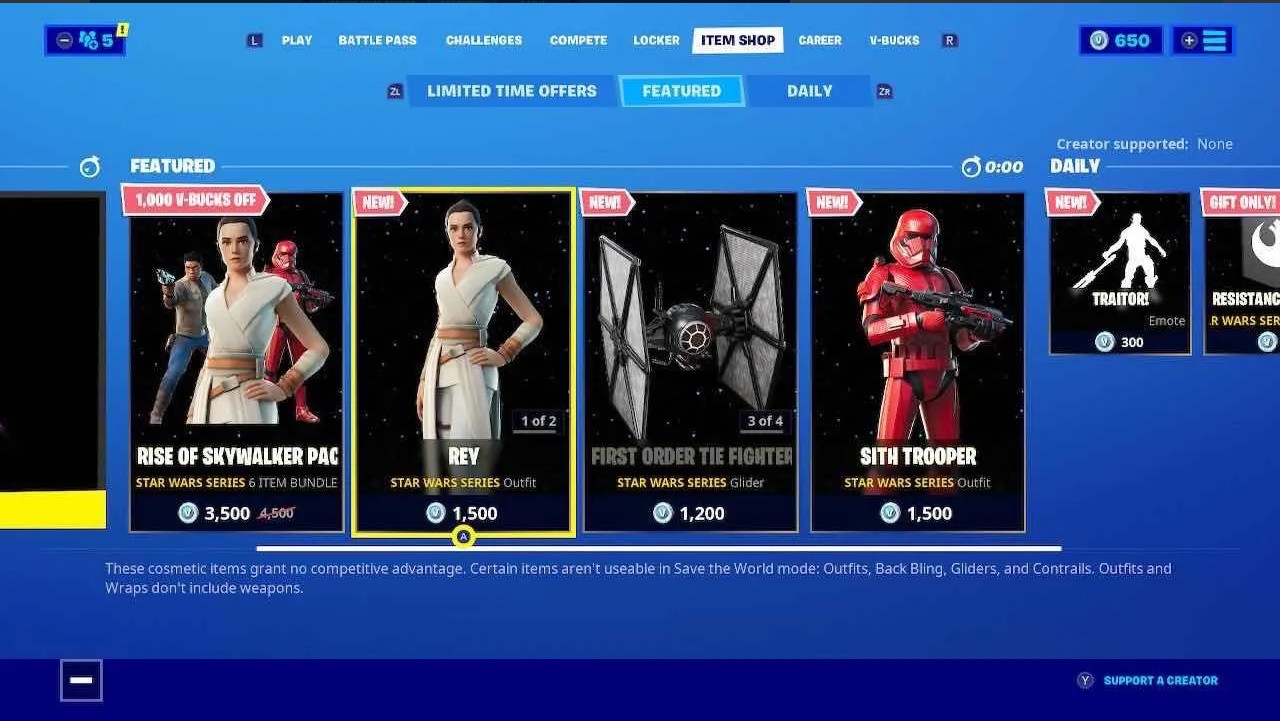The height and width of the screenshot is (721, 1280).
Task: Navigate to the BATTLE PASS menu
Action: point(377,40)
